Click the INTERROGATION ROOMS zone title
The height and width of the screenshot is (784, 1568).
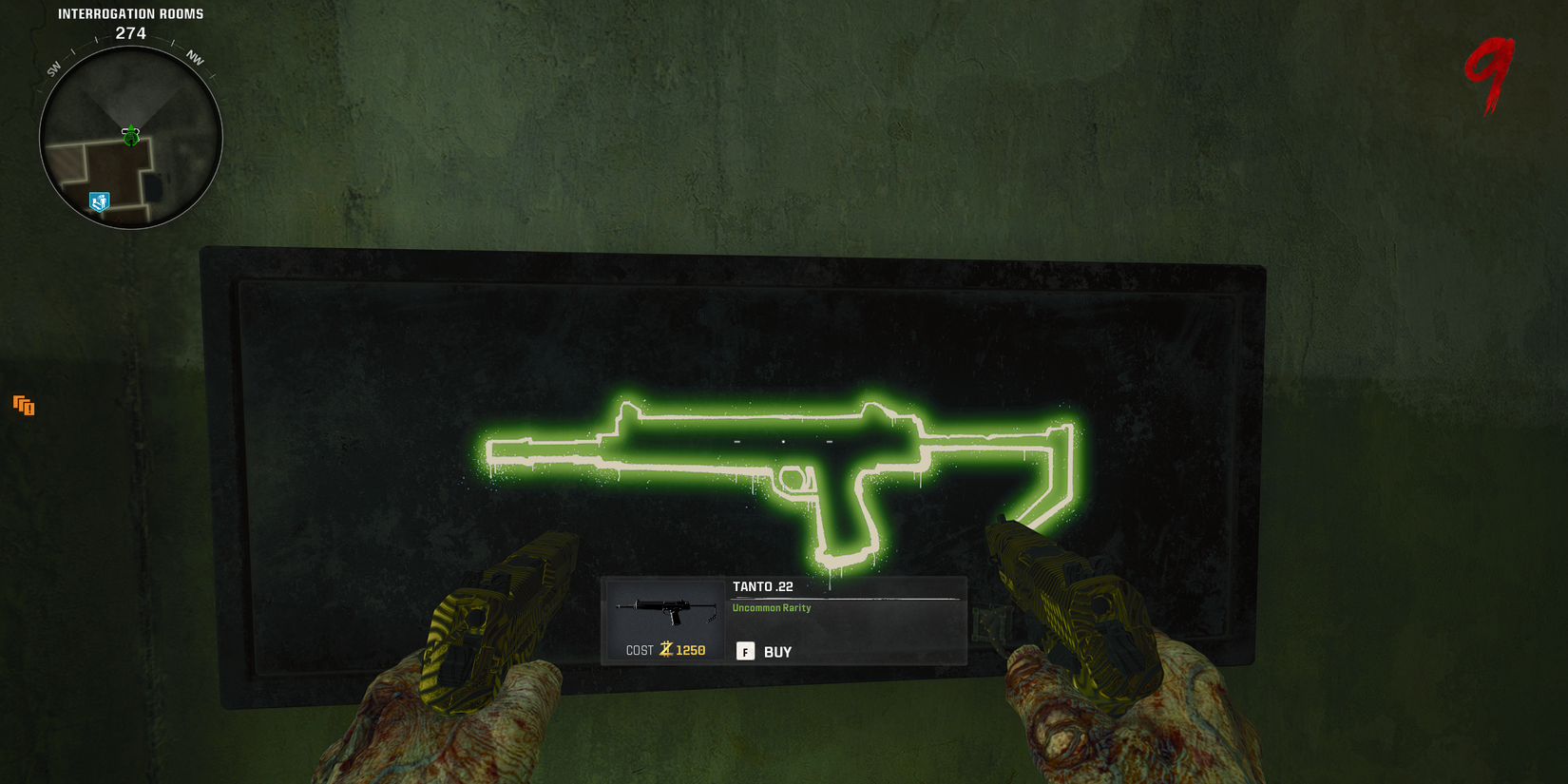click(130, 13)
